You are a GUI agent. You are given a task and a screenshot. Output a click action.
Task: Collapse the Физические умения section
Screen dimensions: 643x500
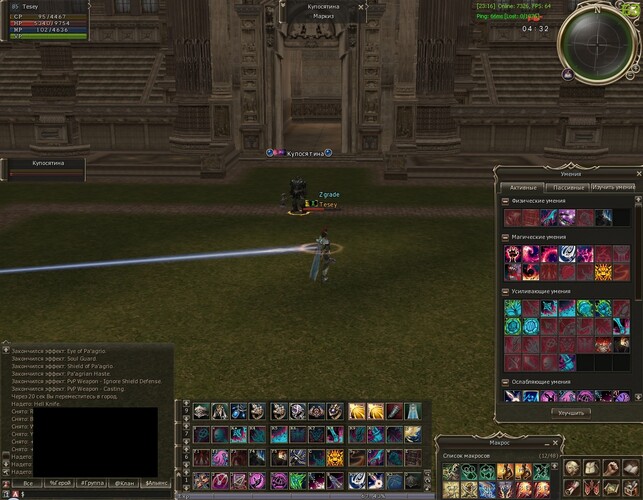[505, 203]
